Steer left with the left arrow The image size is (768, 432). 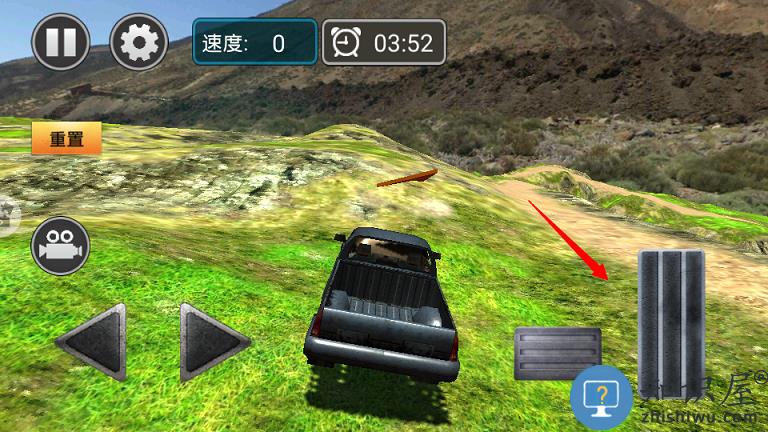click(x=92, y=342)
